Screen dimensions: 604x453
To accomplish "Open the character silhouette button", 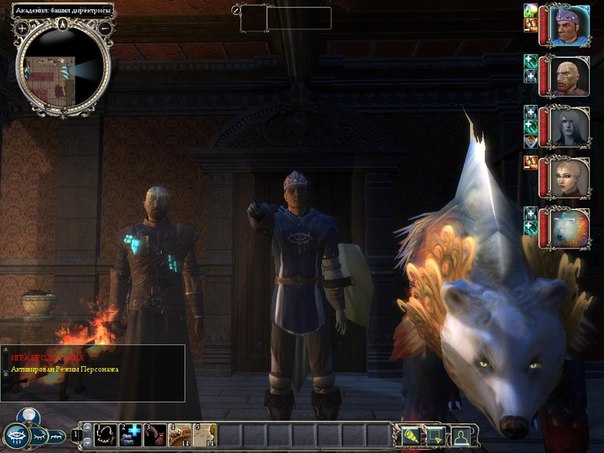I will tap(463, 435).
